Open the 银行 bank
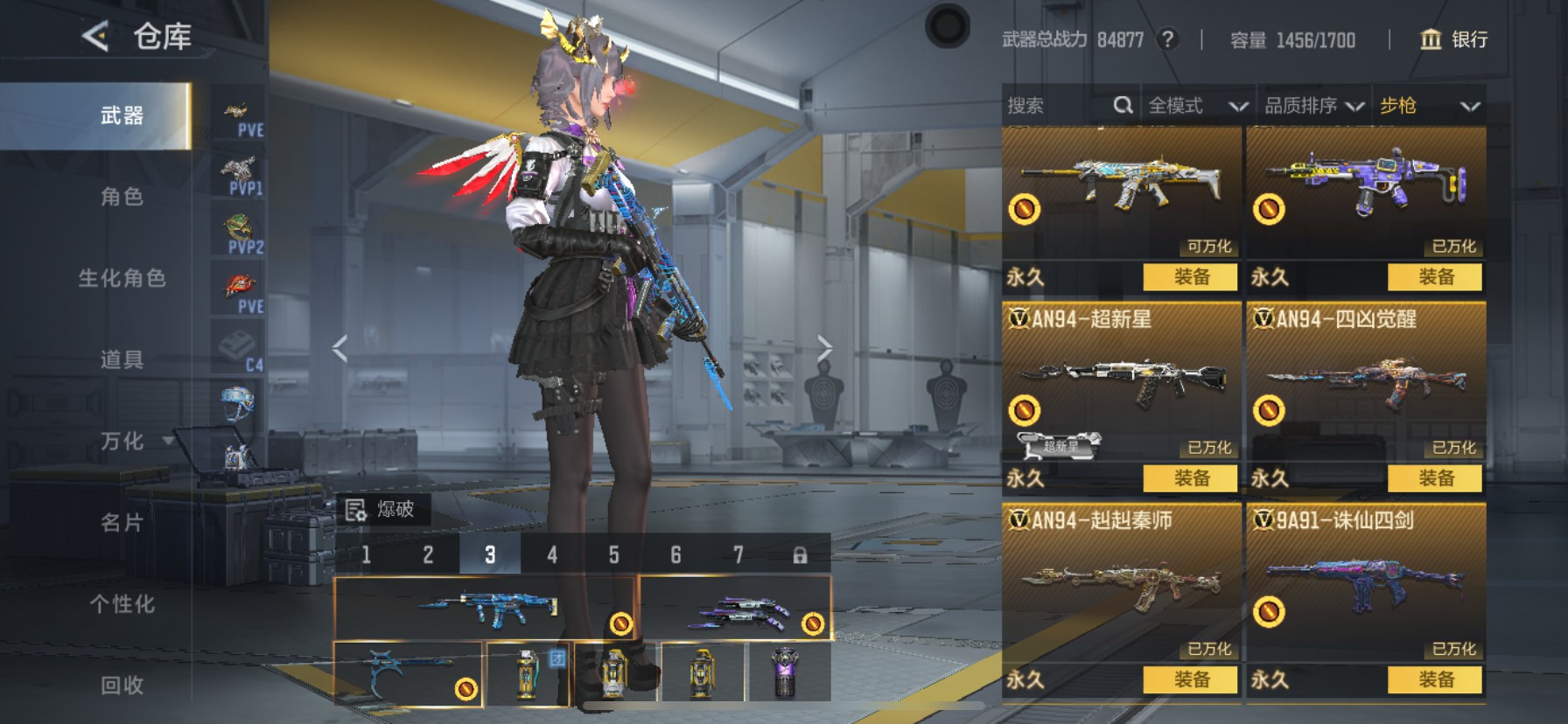The image size is (1568, 724). point(1454,39)
